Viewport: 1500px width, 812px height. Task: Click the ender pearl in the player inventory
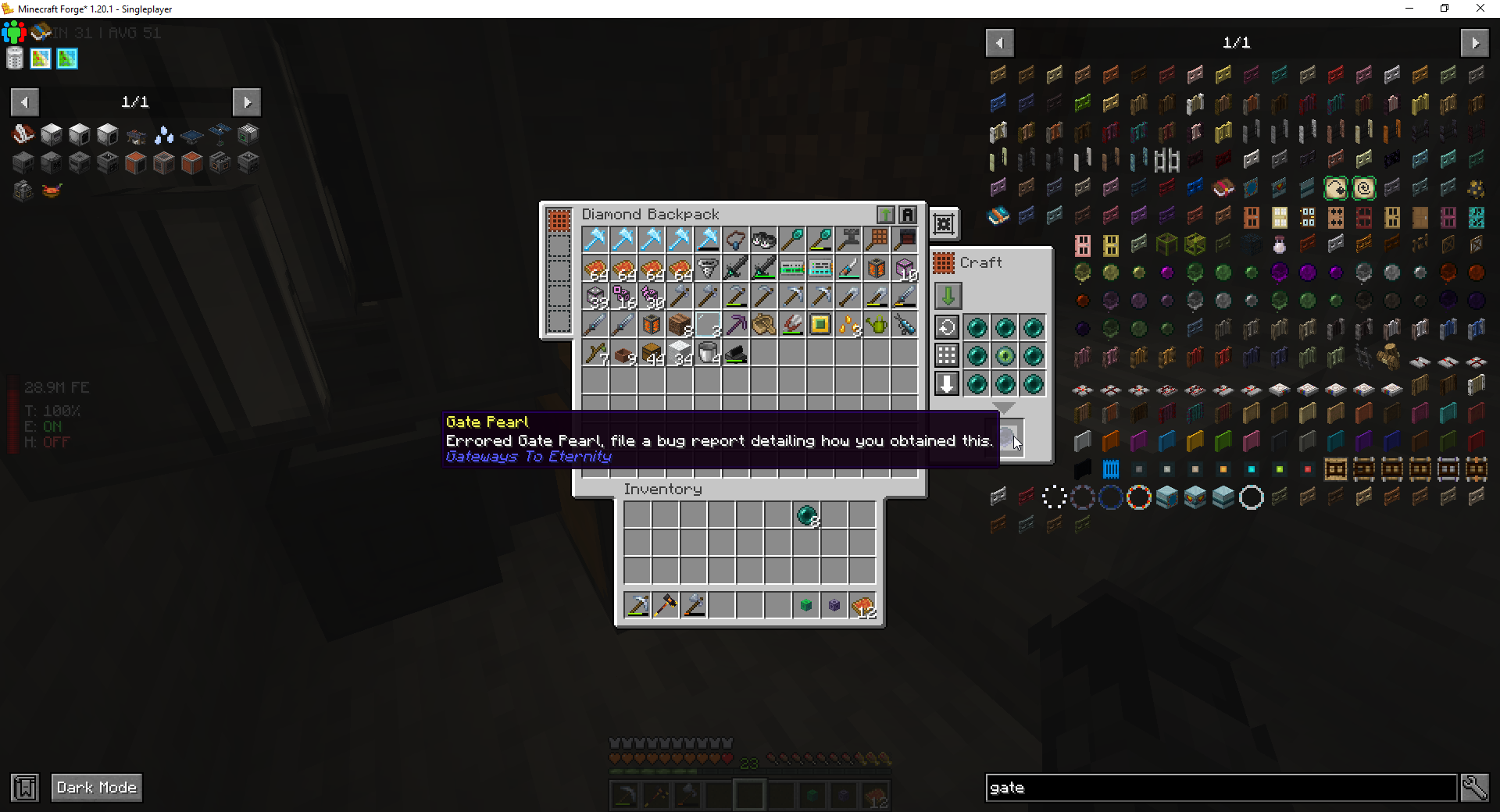[807, 516]
